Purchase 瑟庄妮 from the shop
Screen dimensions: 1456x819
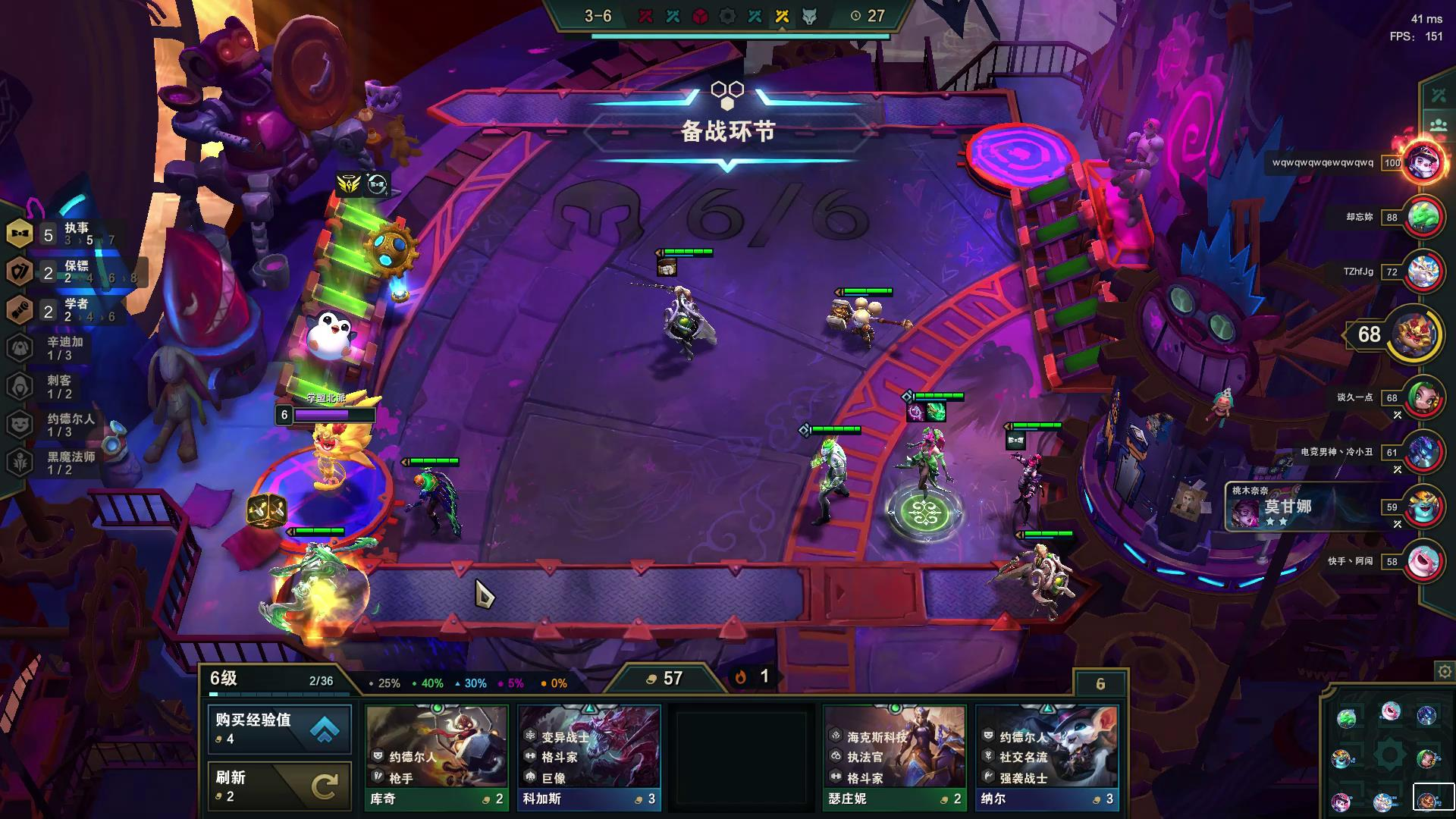coord(895,757)
